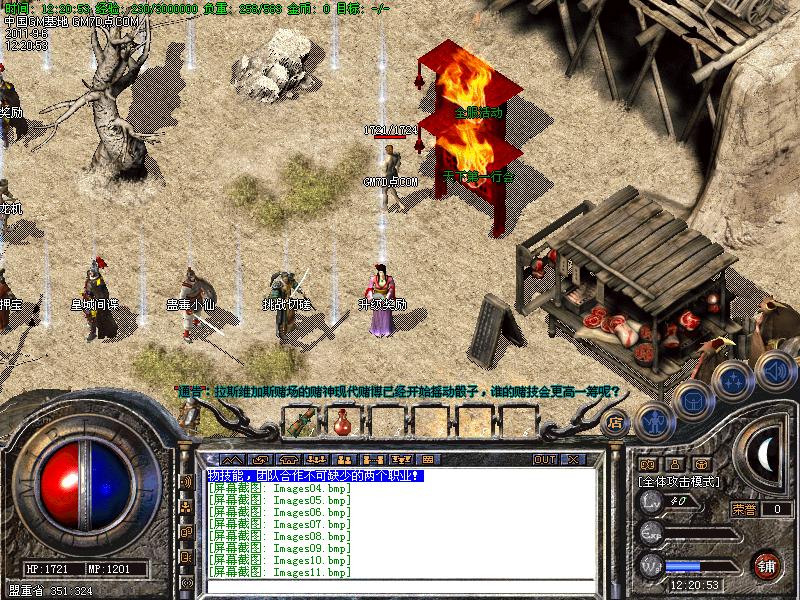The width and height of the screenshot is (800, 600).
Task: Use the green scroll in the belt
Action: point(298,425)
